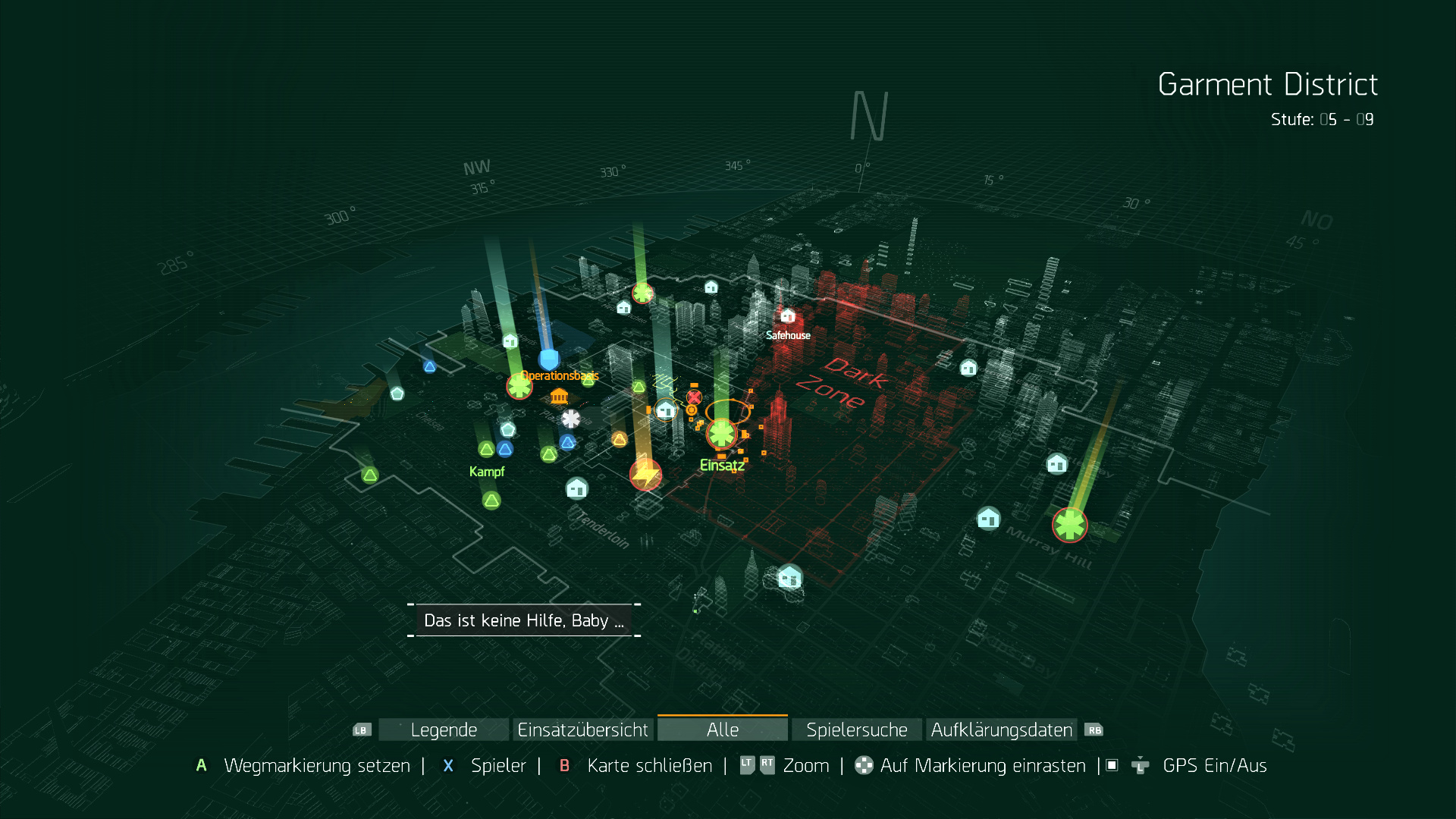The image size is (1456, 819).
Task: Show the Aufklärungsdaten tab
Action: pyautogui.click(x=1001, y=730)
